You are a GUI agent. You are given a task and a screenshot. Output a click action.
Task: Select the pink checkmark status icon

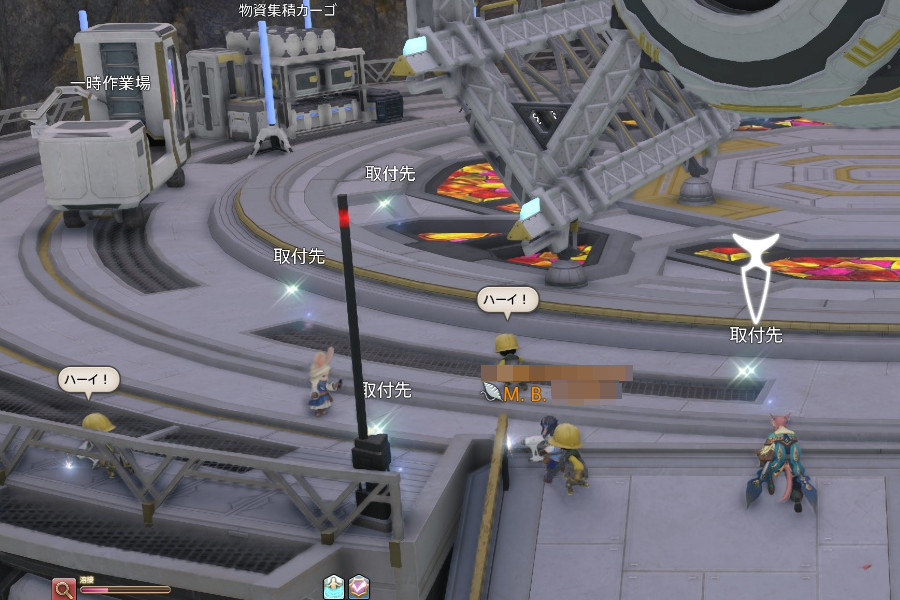(x=359, y=587)
